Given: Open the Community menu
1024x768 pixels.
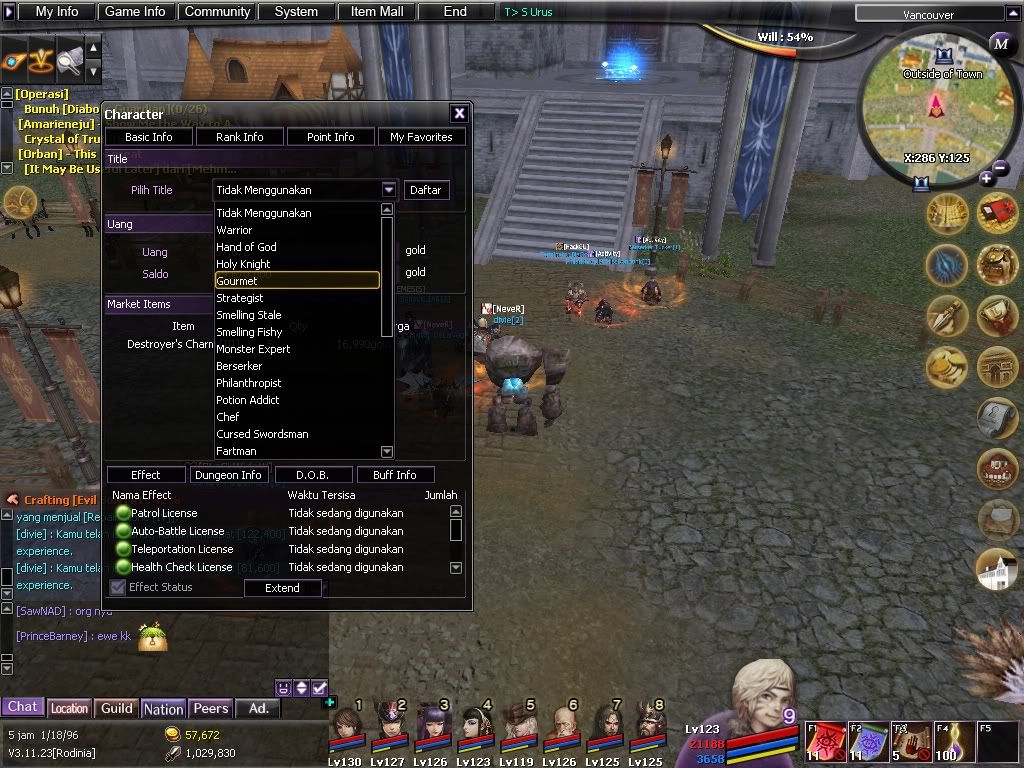Looking at the screenshot, I should (x=217, y=12).
